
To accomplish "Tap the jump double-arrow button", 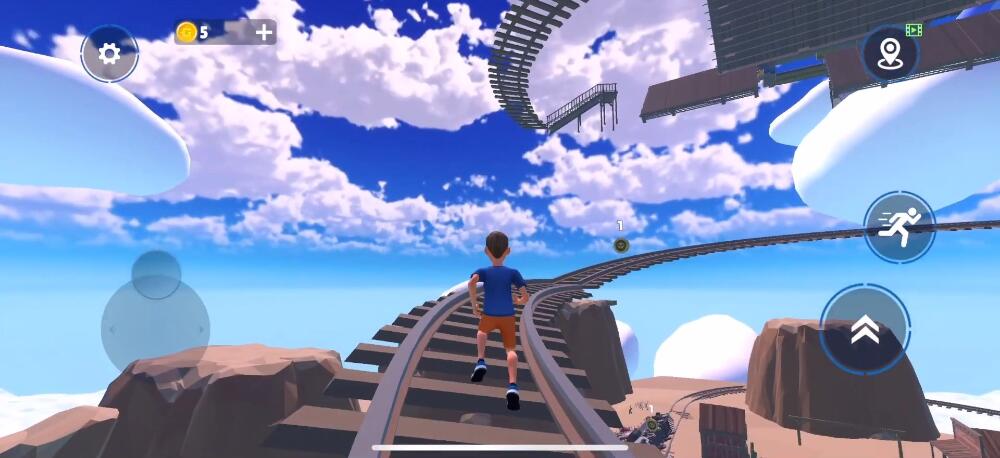I will coord(864,330).
